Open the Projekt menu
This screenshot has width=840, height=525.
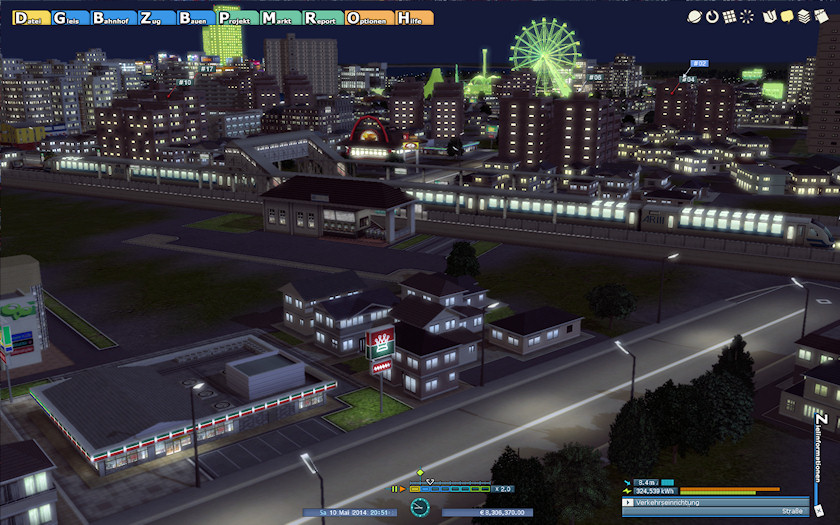click(x=237, y=18)
